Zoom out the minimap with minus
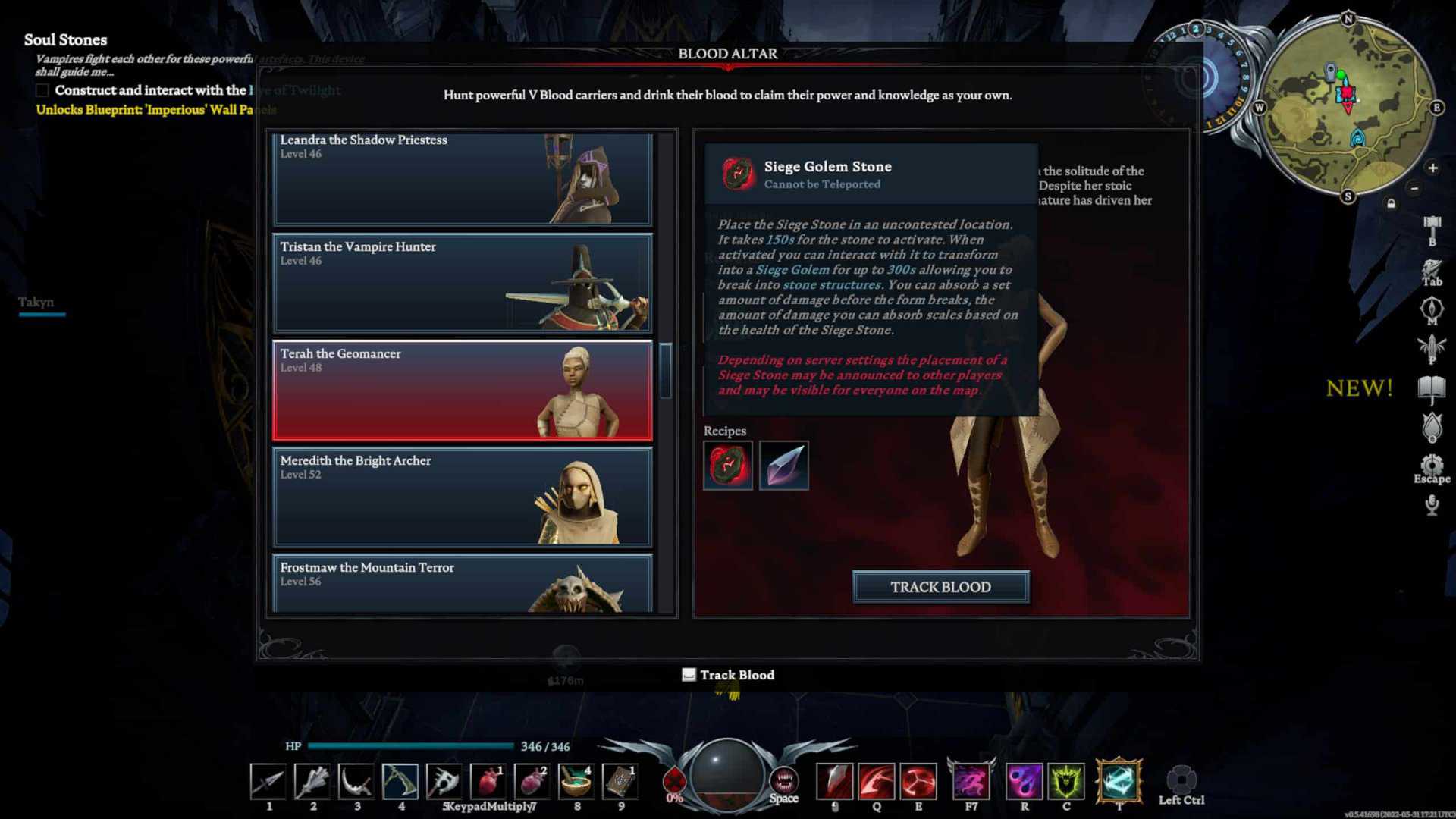The width and height of the screenshot is (1456, 819). click(x=1414, y=188)
